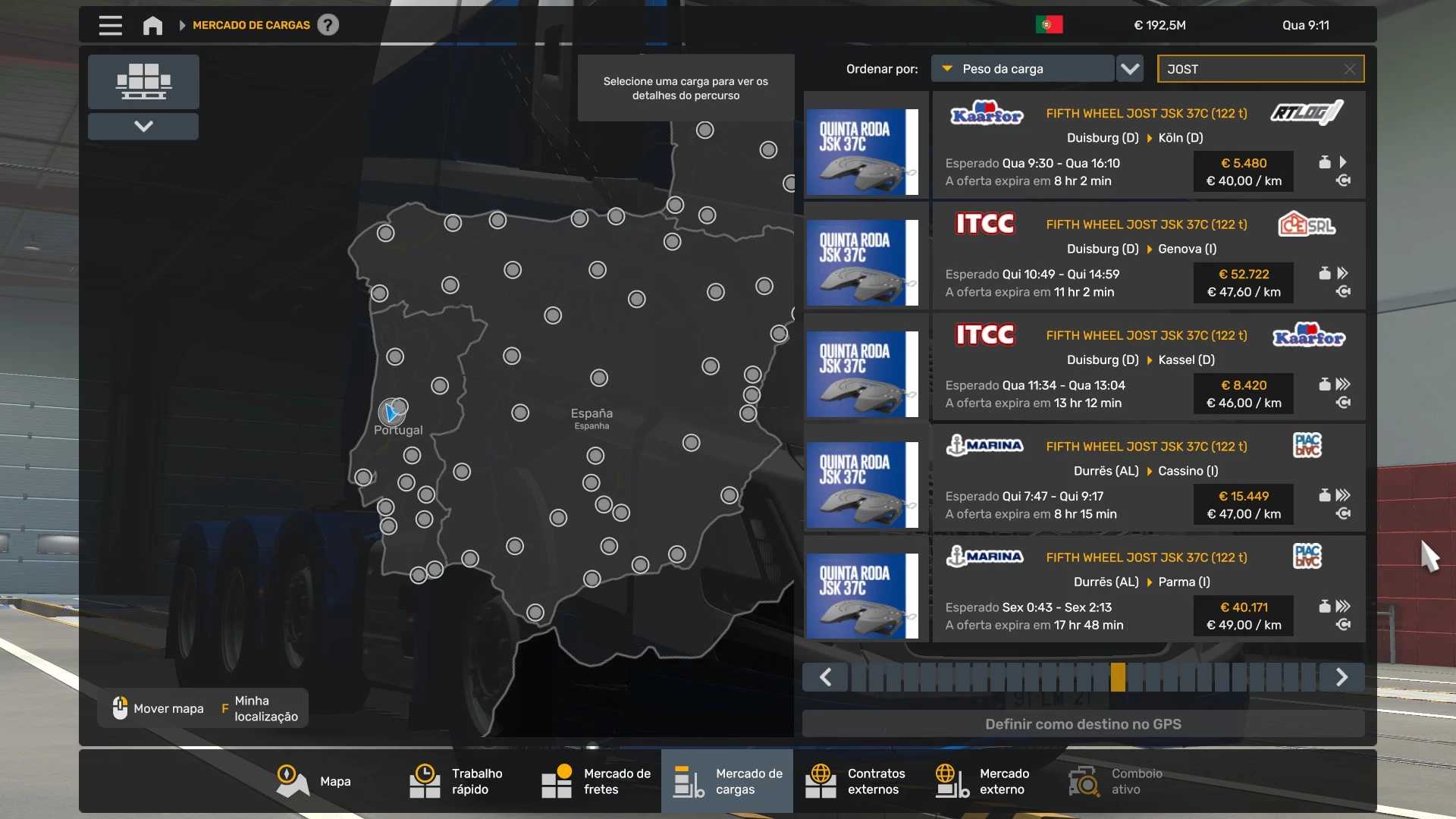Go to the next page of offers

coord(1341,677)
